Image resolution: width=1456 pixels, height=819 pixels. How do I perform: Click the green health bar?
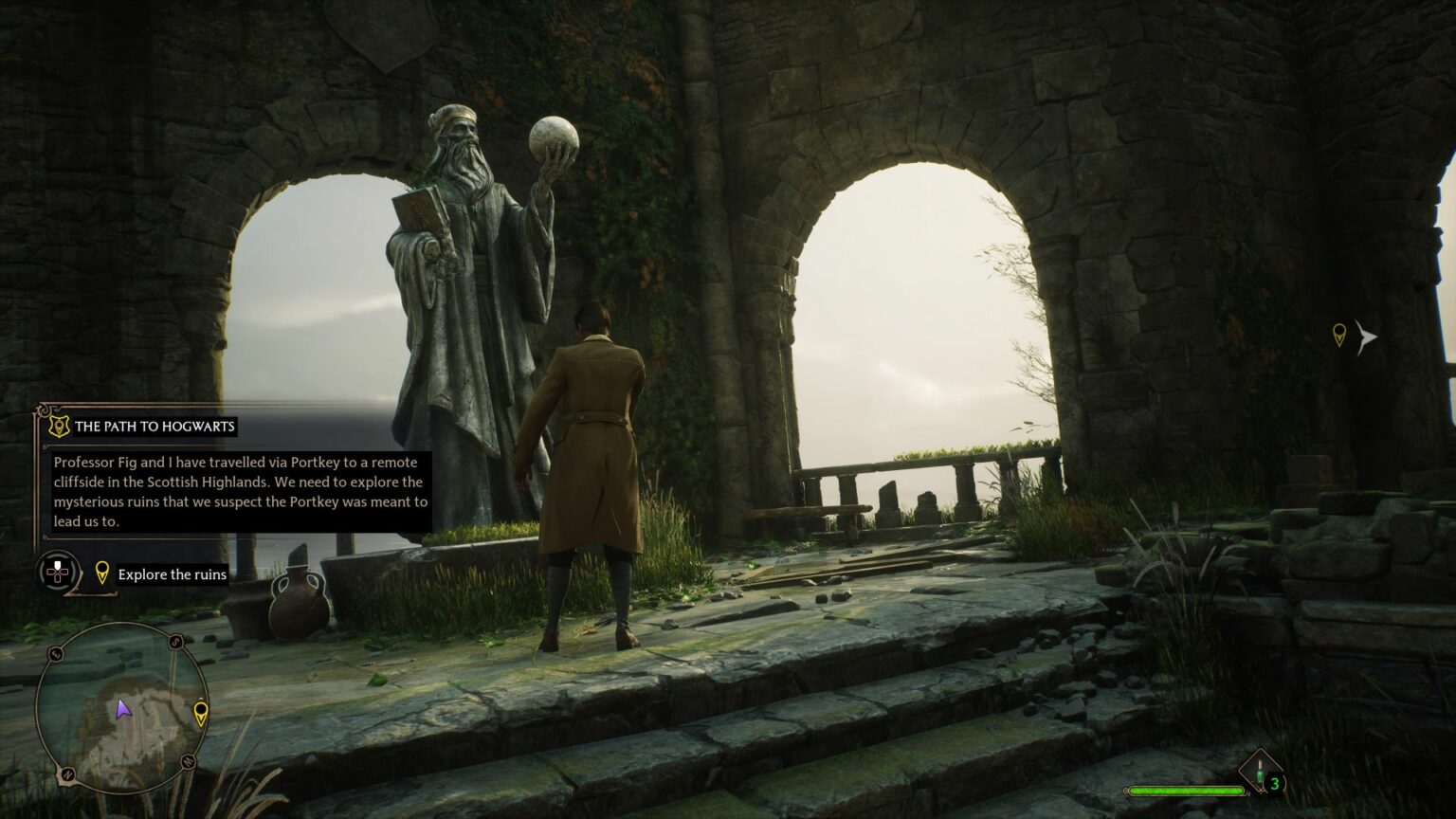coord(1187,791)
